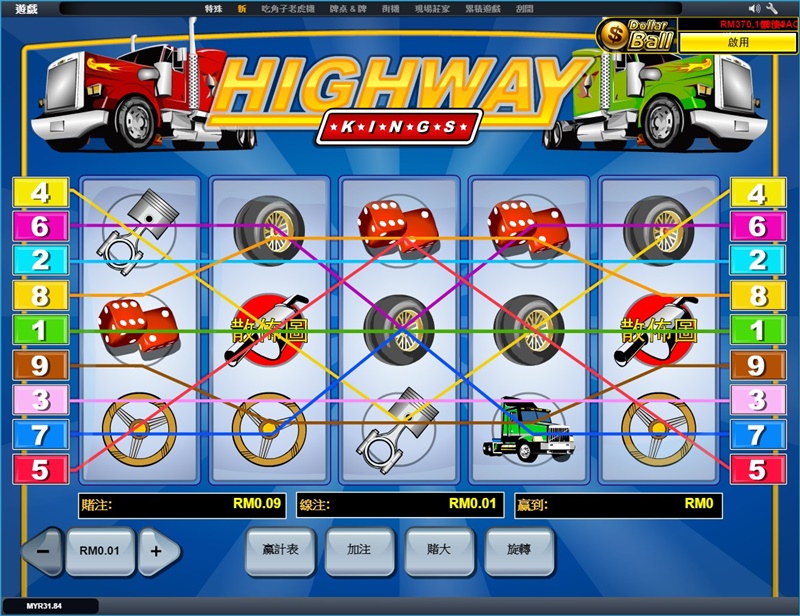Open the 牌桌 & 牌 table games tab

tap(349, 9)
